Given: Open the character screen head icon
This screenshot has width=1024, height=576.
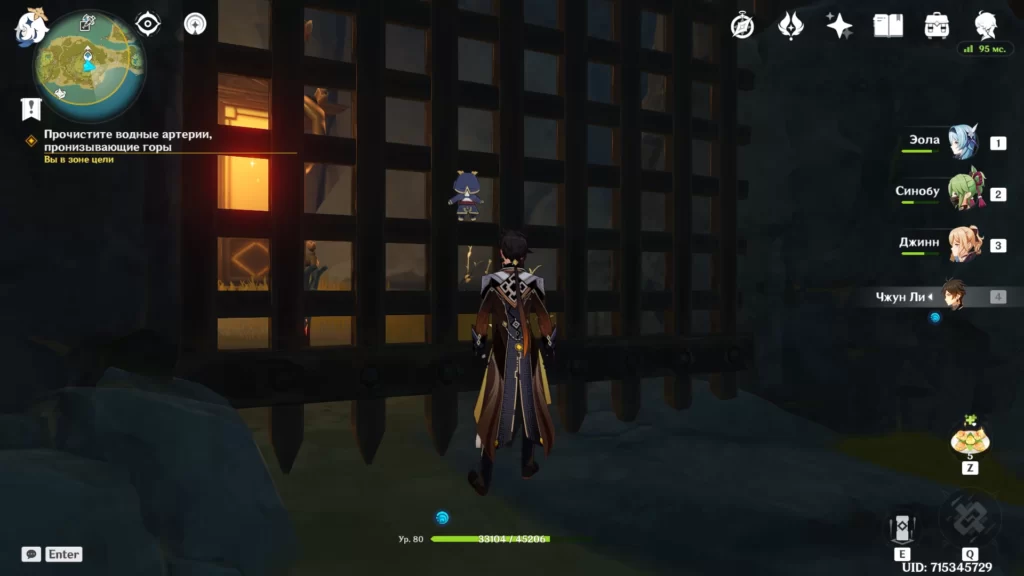Looking at the screenshot, I should [985, 26].
